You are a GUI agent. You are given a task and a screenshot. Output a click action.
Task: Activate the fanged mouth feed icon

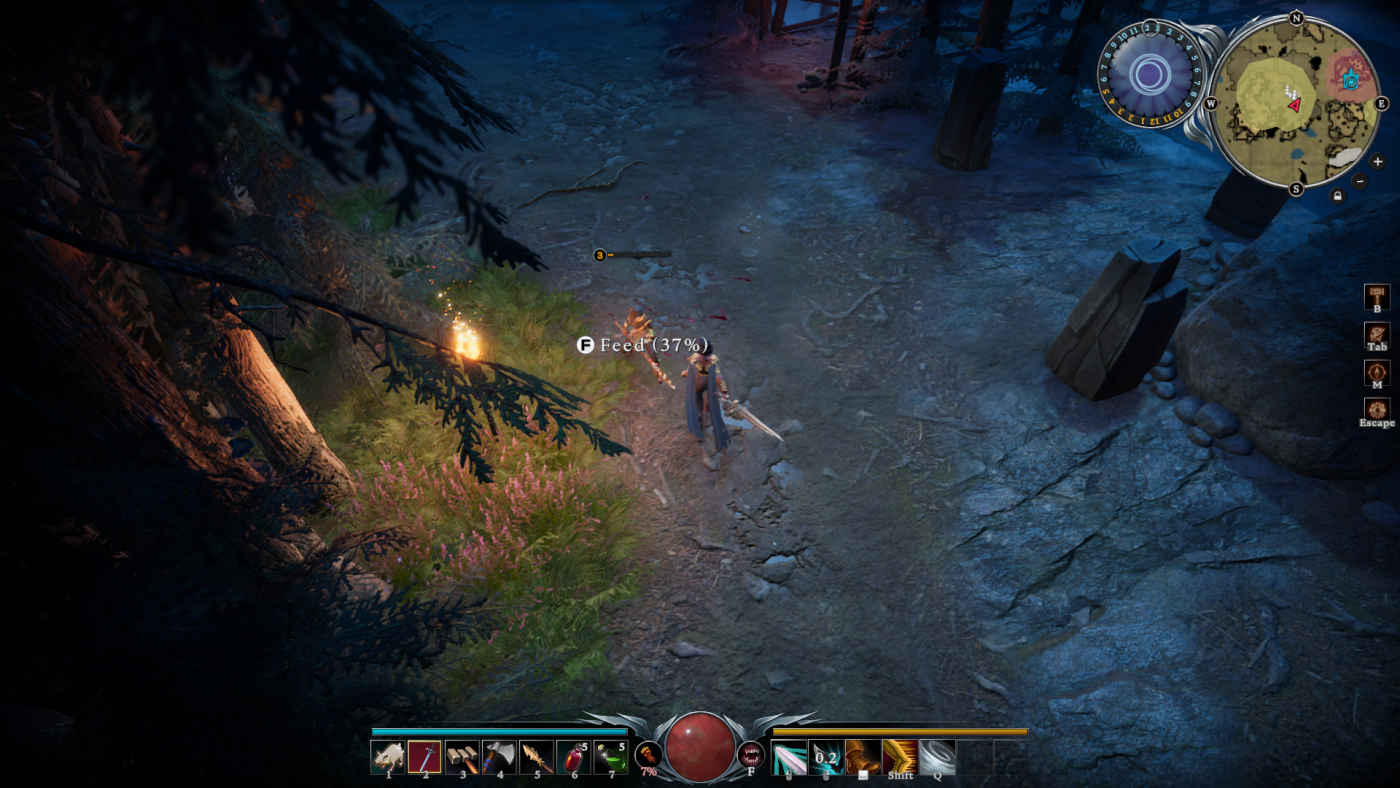click(x=750, y=753)
